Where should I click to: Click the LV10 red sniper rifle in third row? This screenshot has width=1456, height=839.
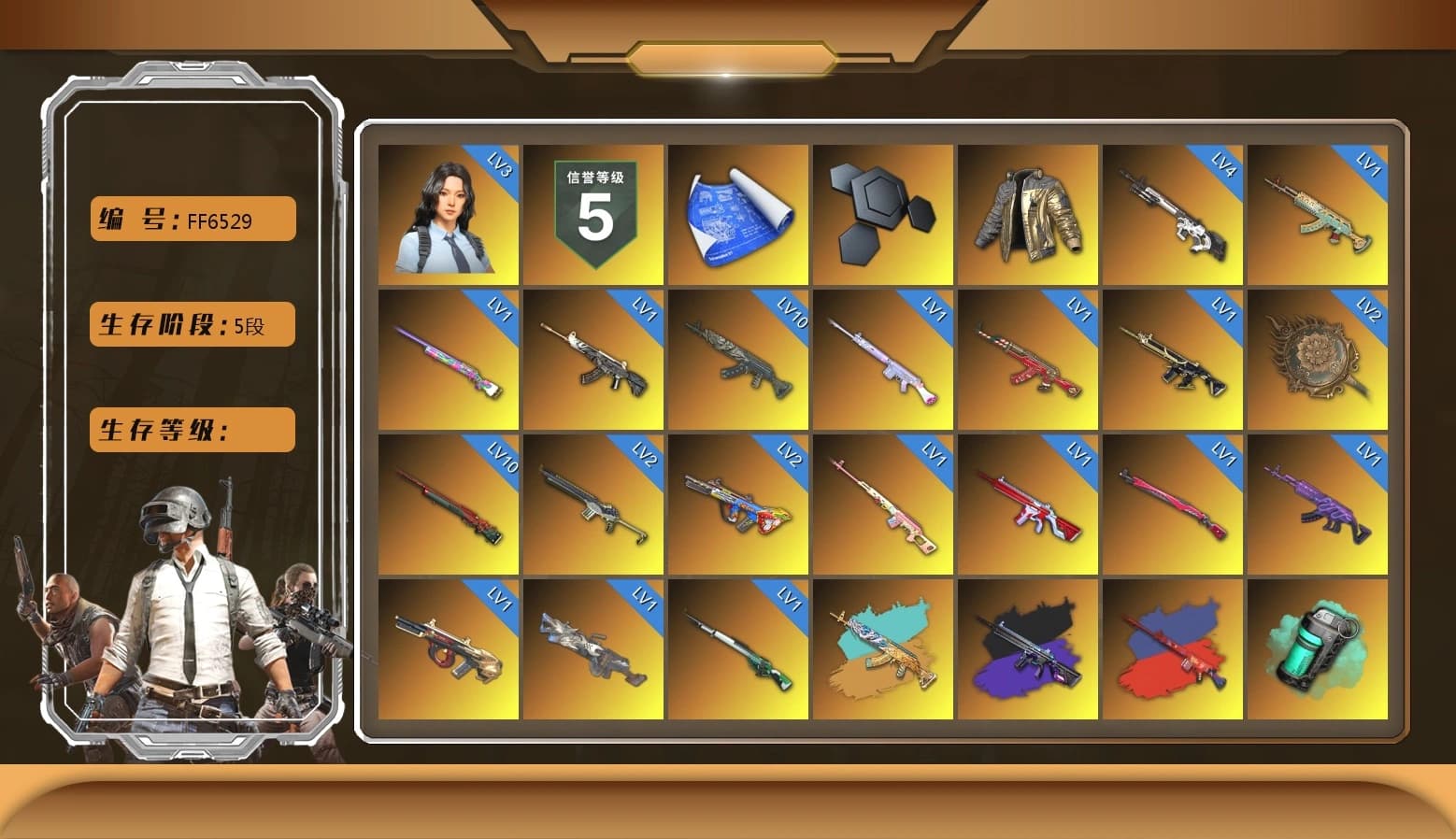pos(449,505)
